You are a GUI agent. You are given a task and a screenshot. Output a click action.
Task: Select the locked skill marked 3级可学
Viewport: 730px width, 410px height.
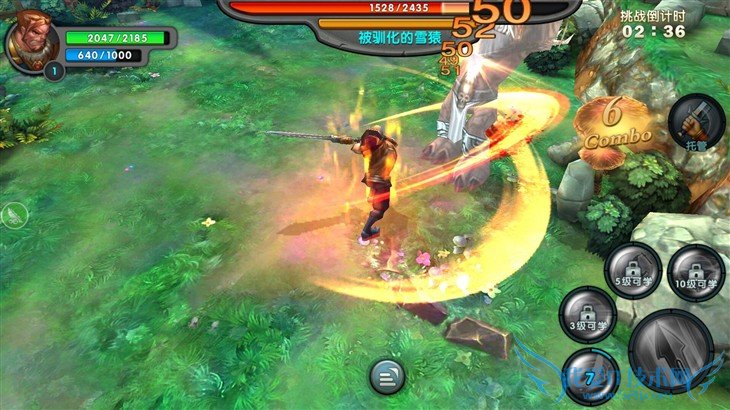tap(587, 315)
